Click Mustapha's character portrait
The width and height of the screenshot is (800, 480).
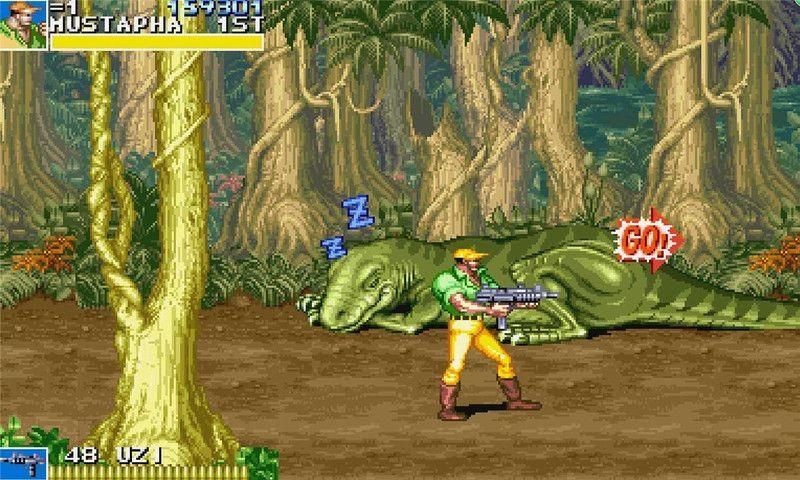(x=22, y=24)
